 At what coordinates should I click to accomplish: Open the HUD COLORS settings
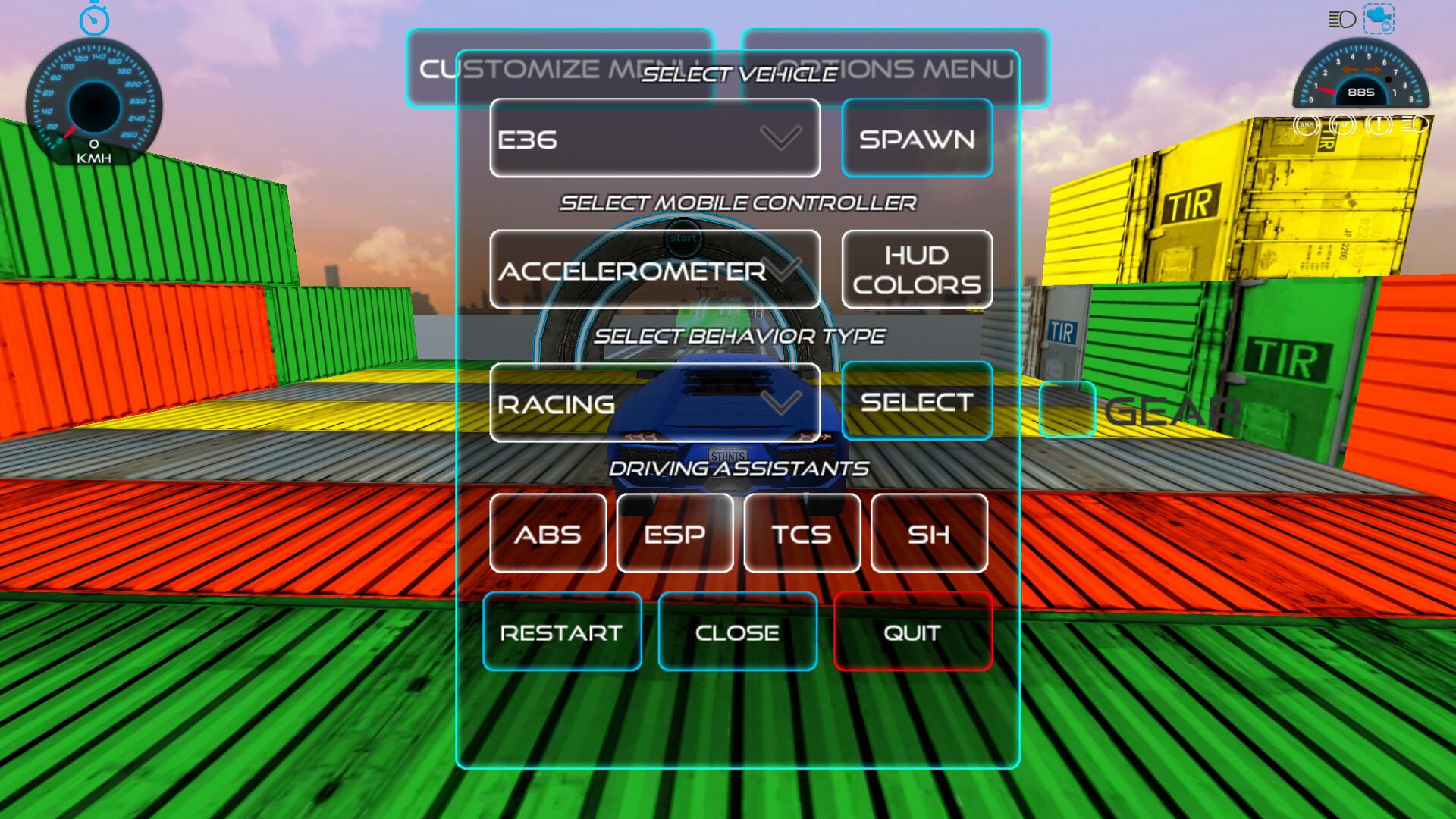917,269
